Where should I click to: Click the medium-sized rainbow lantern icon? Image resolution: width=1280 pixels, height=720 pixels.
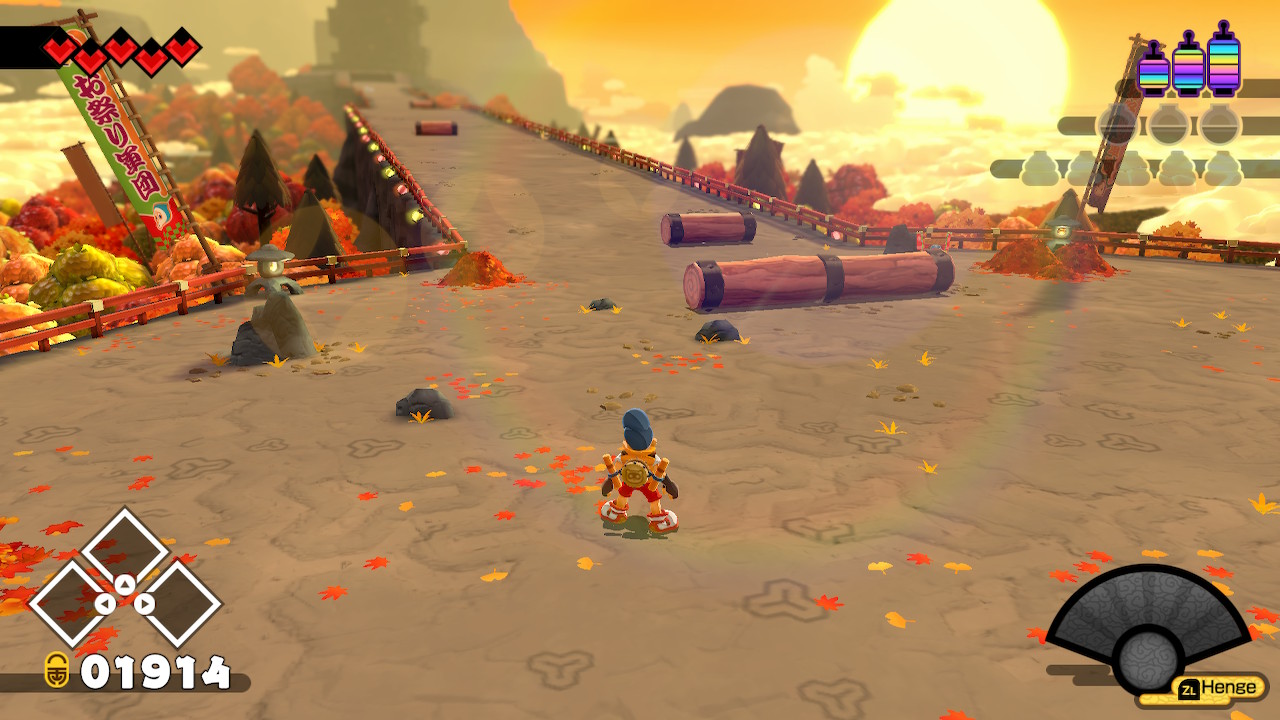(1188, 65)
